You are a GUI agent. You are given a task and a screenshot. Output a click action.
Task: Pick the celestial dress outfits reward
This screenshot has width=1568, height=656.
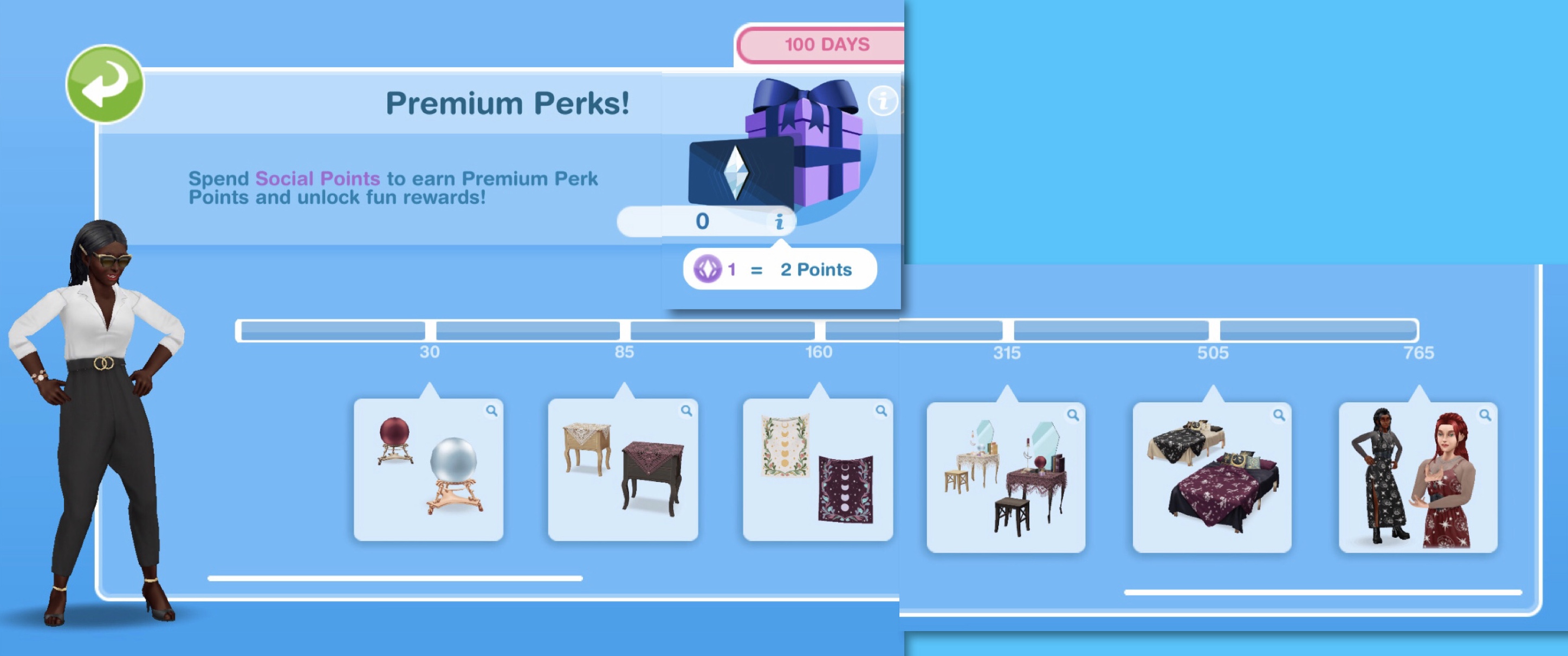click(x=1418, y=478)
